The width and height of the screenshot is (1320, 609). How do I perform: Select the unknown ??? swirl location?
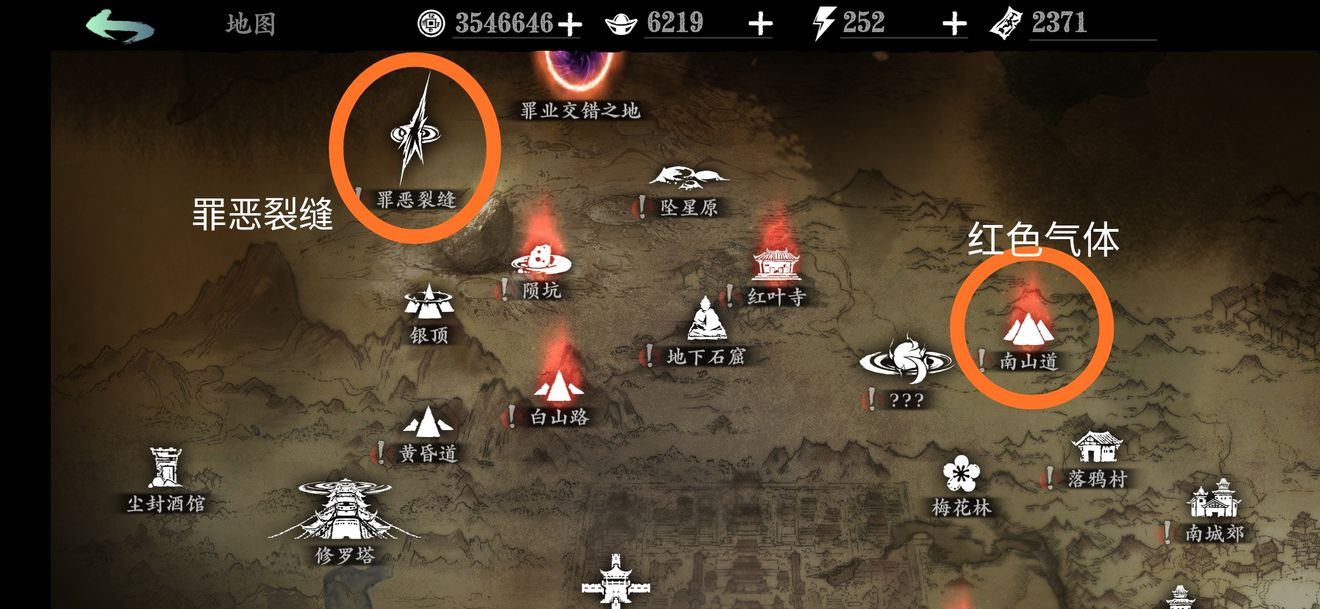click(905, 360)
